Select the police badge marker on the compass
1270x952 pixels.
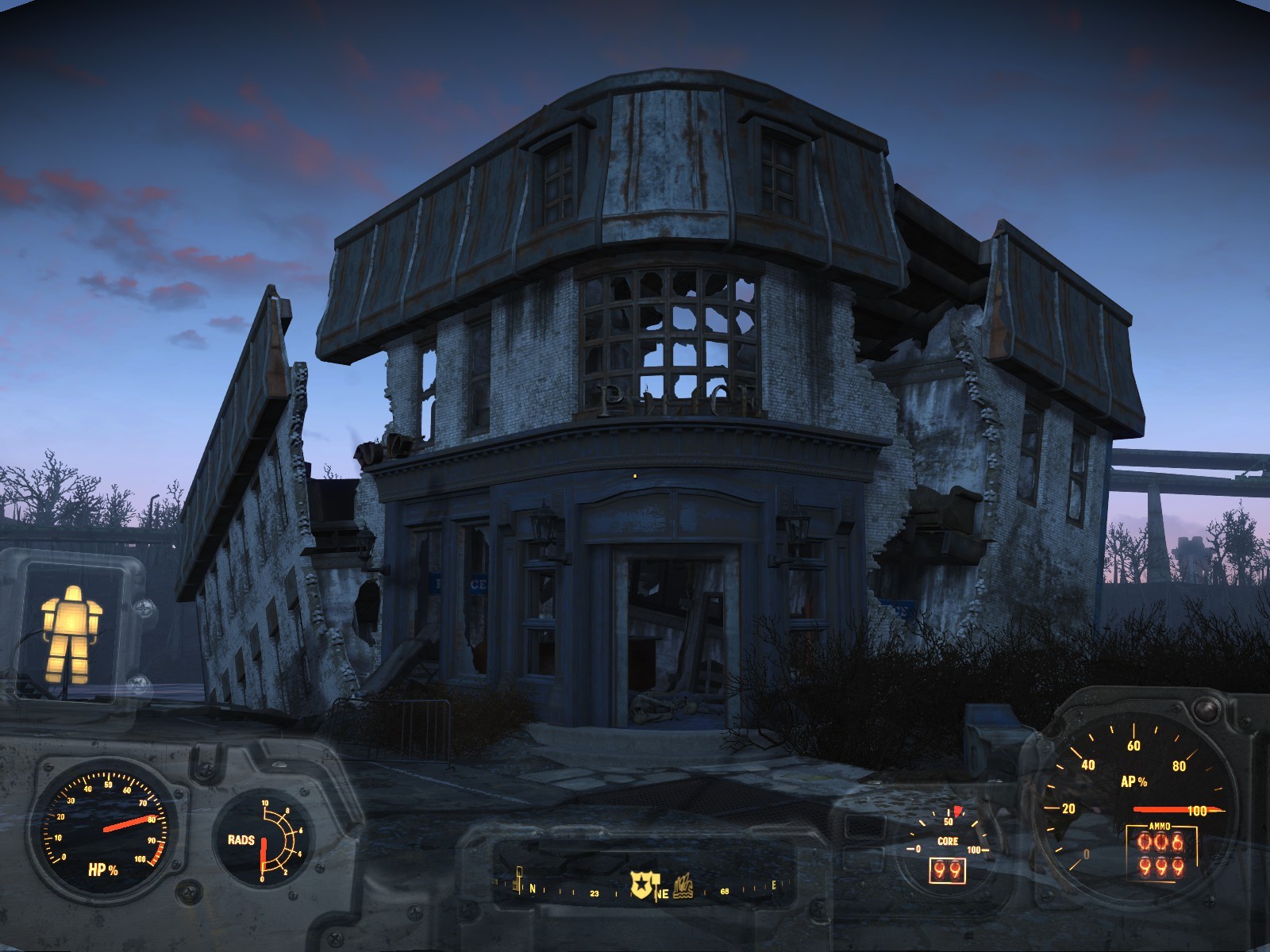[641, 884]
